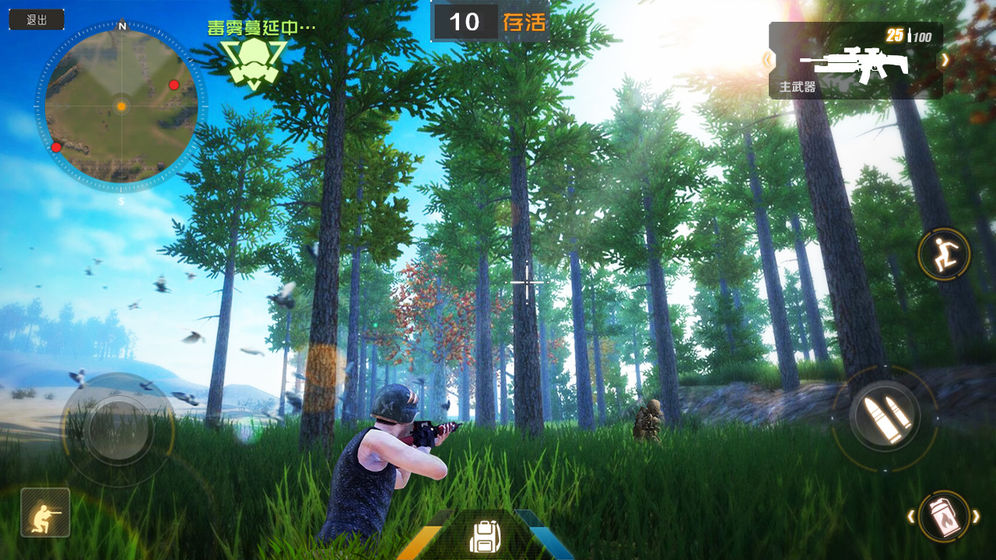Switch to previous weapon with left arrow
This screenshot has height=560, width=996.
769,60
